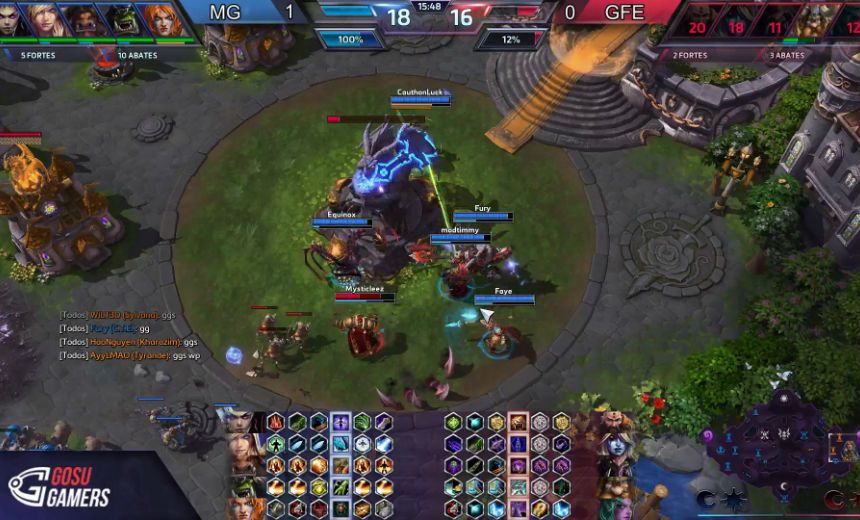Choose the purple-skinned hero portrait at the top-left corner

[8, 18]
